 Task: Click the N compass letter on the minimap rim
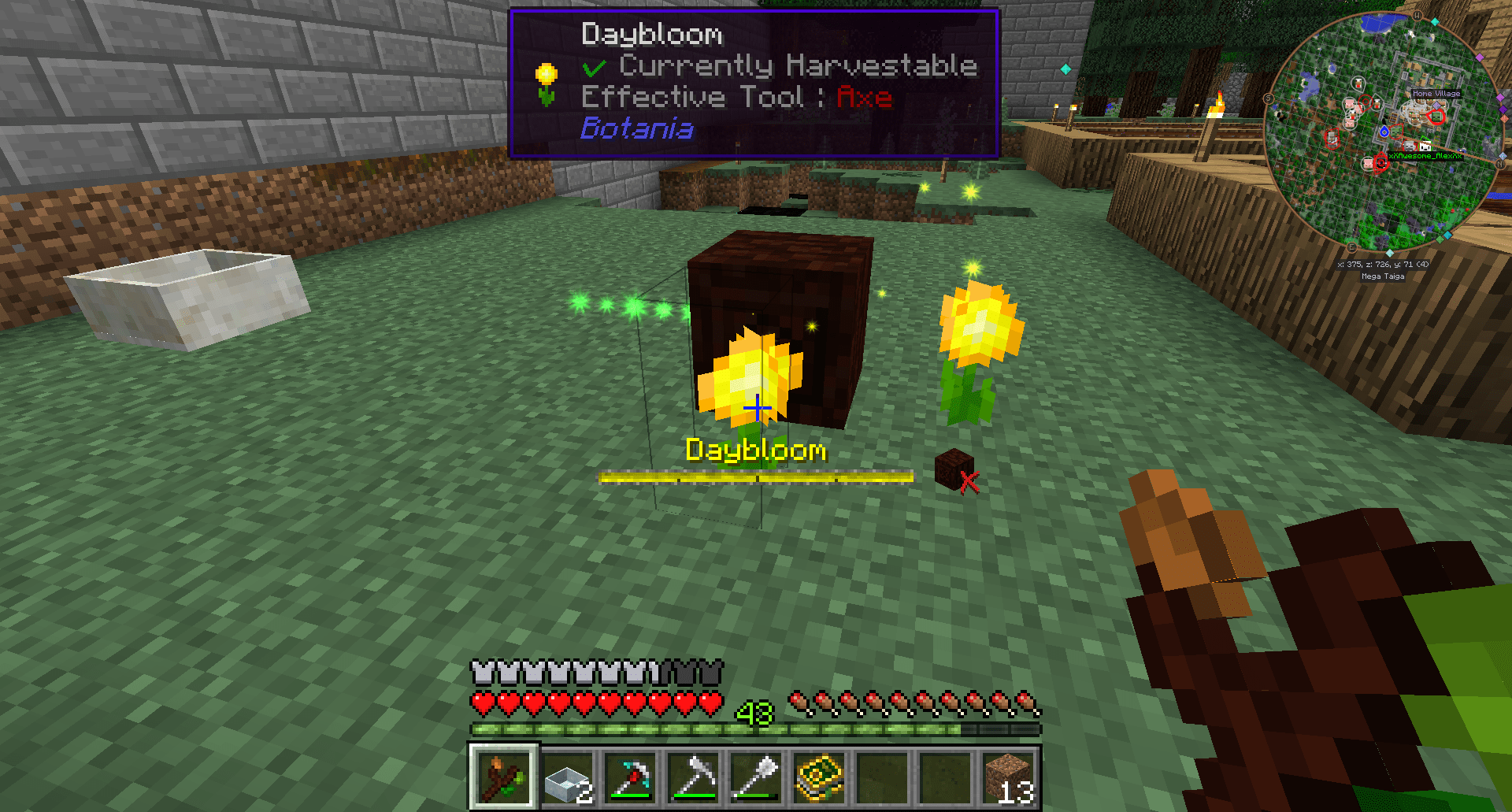[x=1500, y=164]
